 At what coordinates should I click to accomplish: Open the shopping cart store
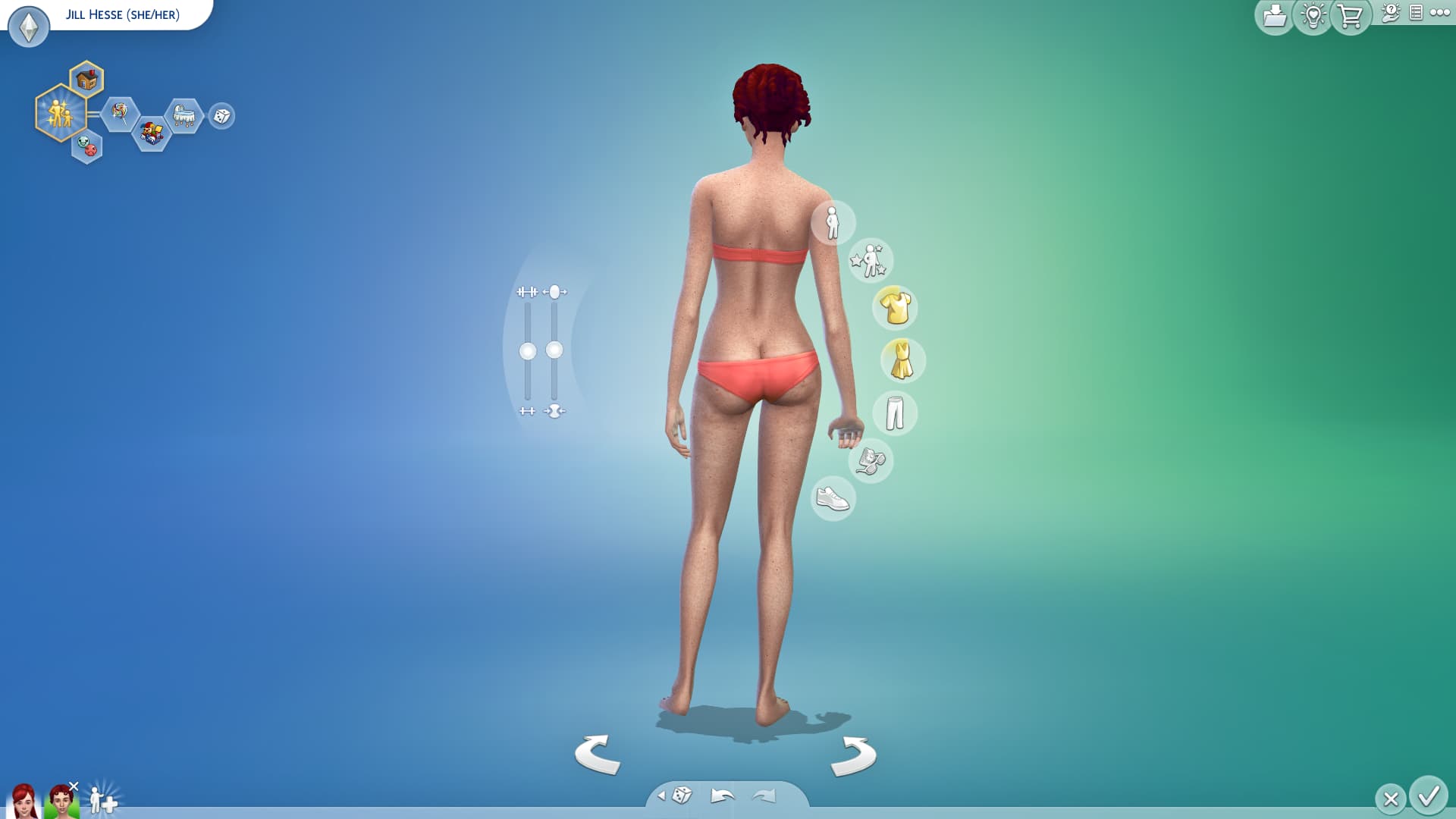pyautogui.click(x=1350, y=16)
